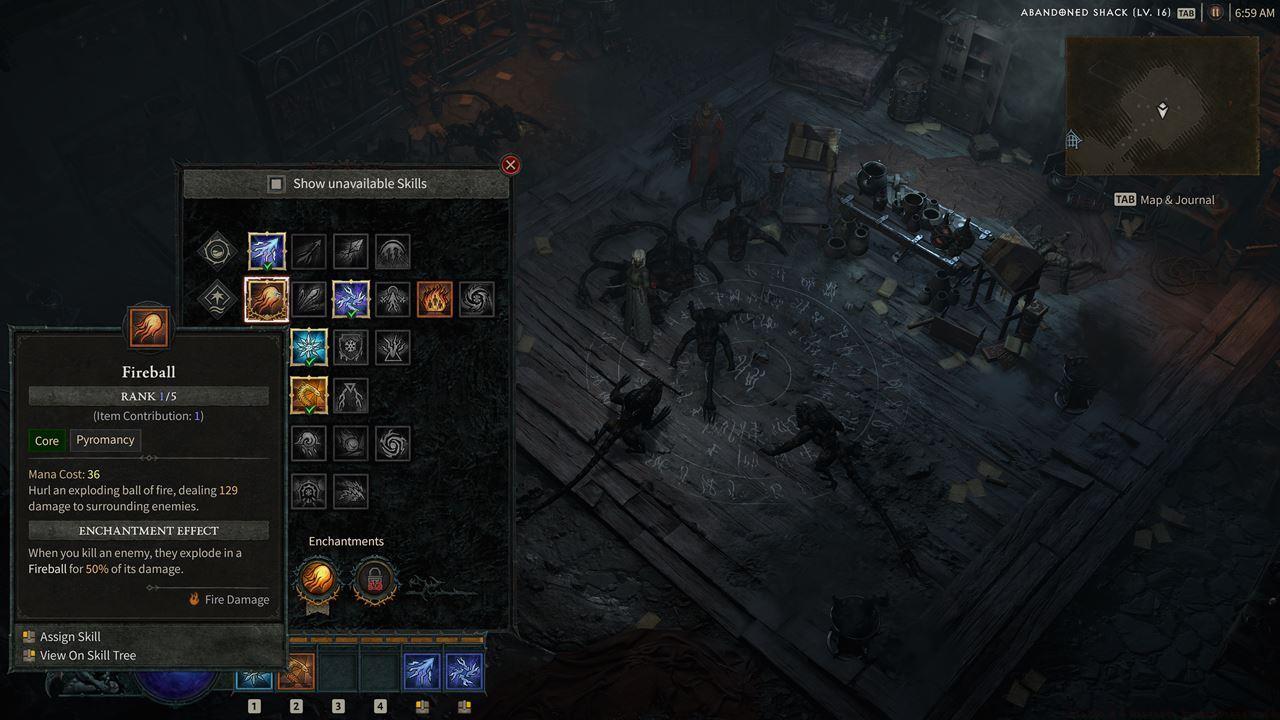Select the blue Frost Nova skill
Screen dimensions: 1280x720
309,347
